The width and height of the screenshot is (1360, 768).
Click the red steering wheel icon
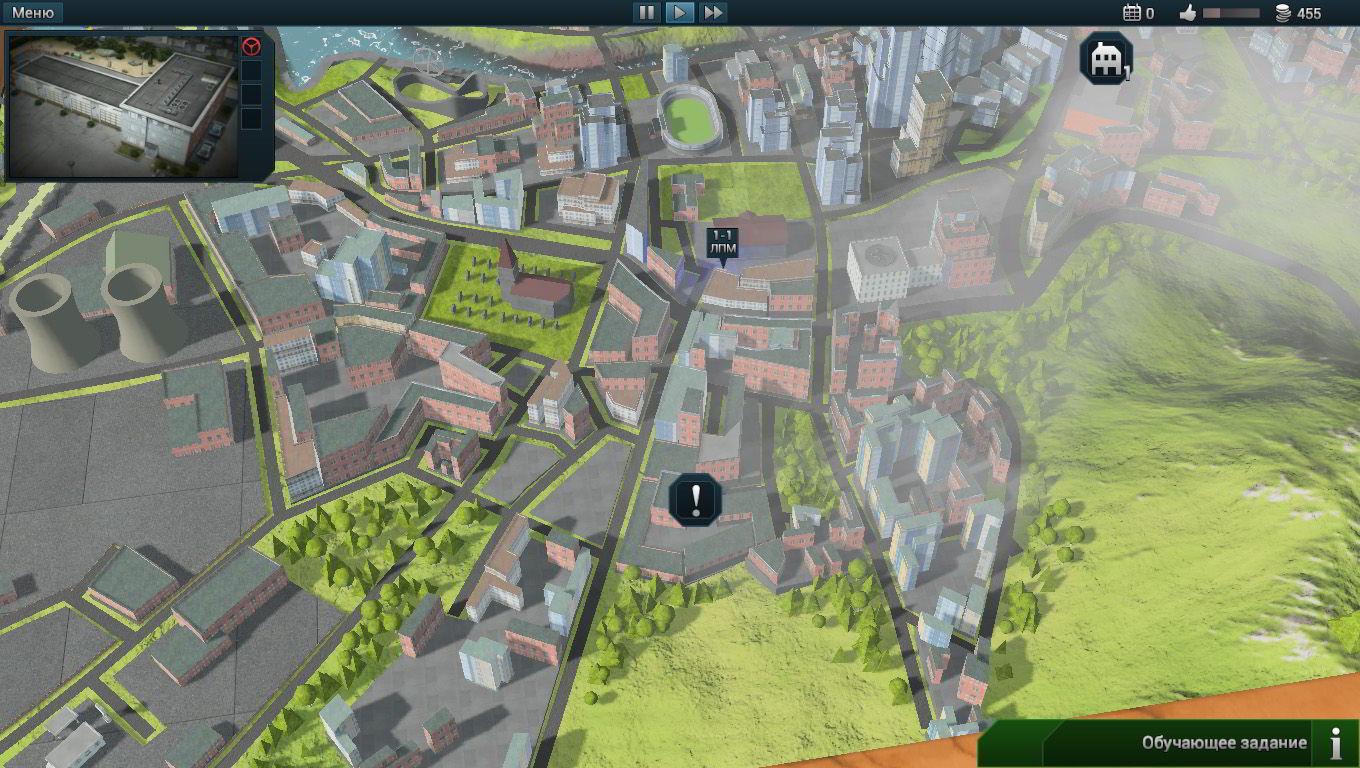pos(252,47)
